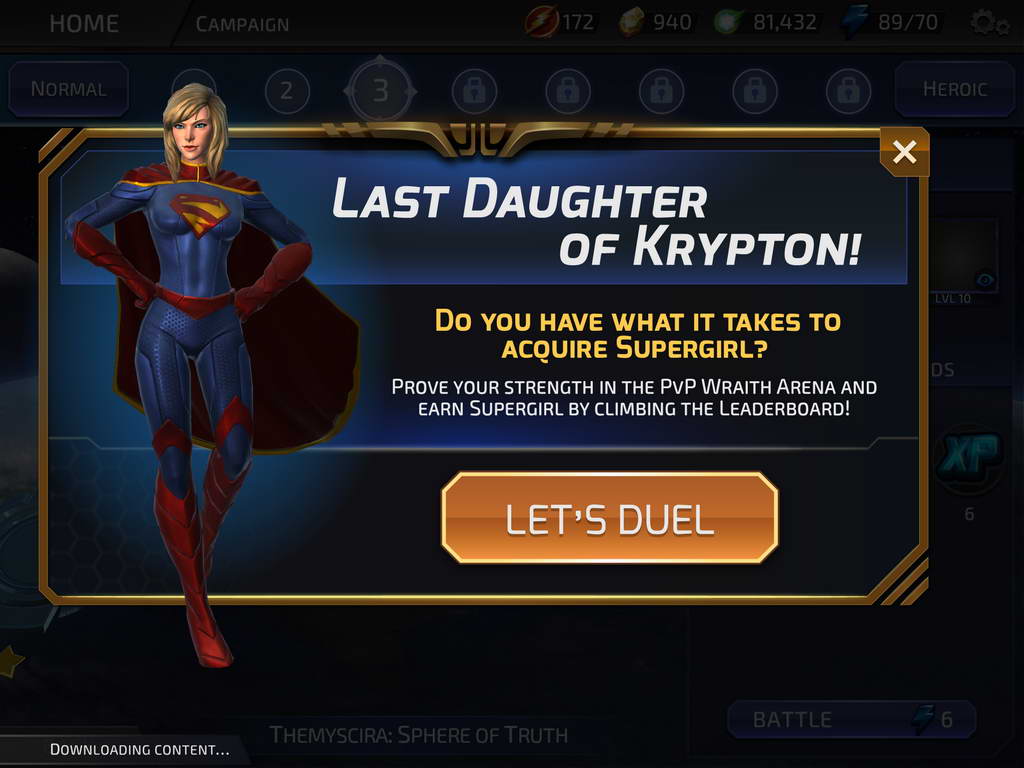Close the Supergirl promo popup
Image resolution: width=1024 pixels, height=768 pixels.
pos(904,152)
